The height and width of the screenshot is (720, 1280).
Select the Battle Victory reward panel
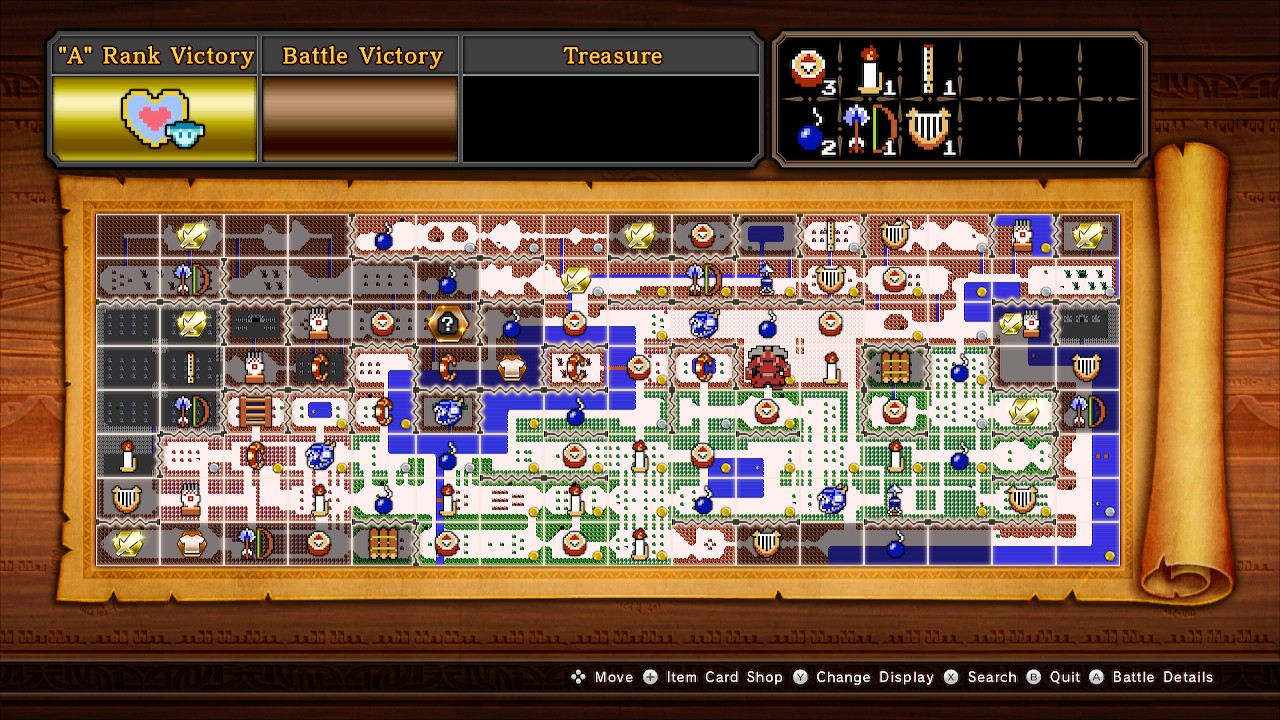click(361, 119)
